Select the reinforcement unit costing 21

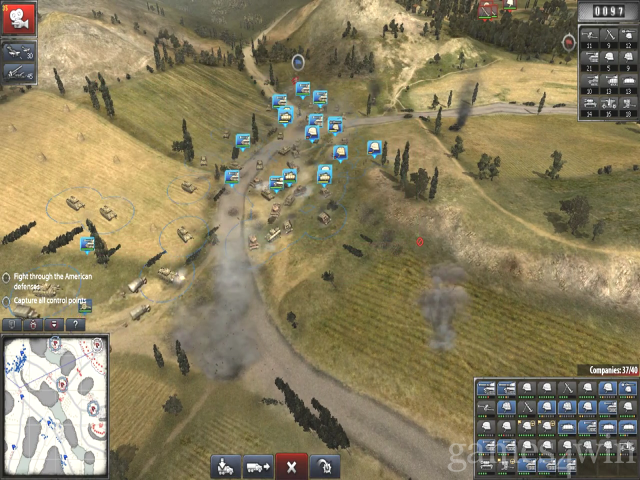click(x=588, y=58)
